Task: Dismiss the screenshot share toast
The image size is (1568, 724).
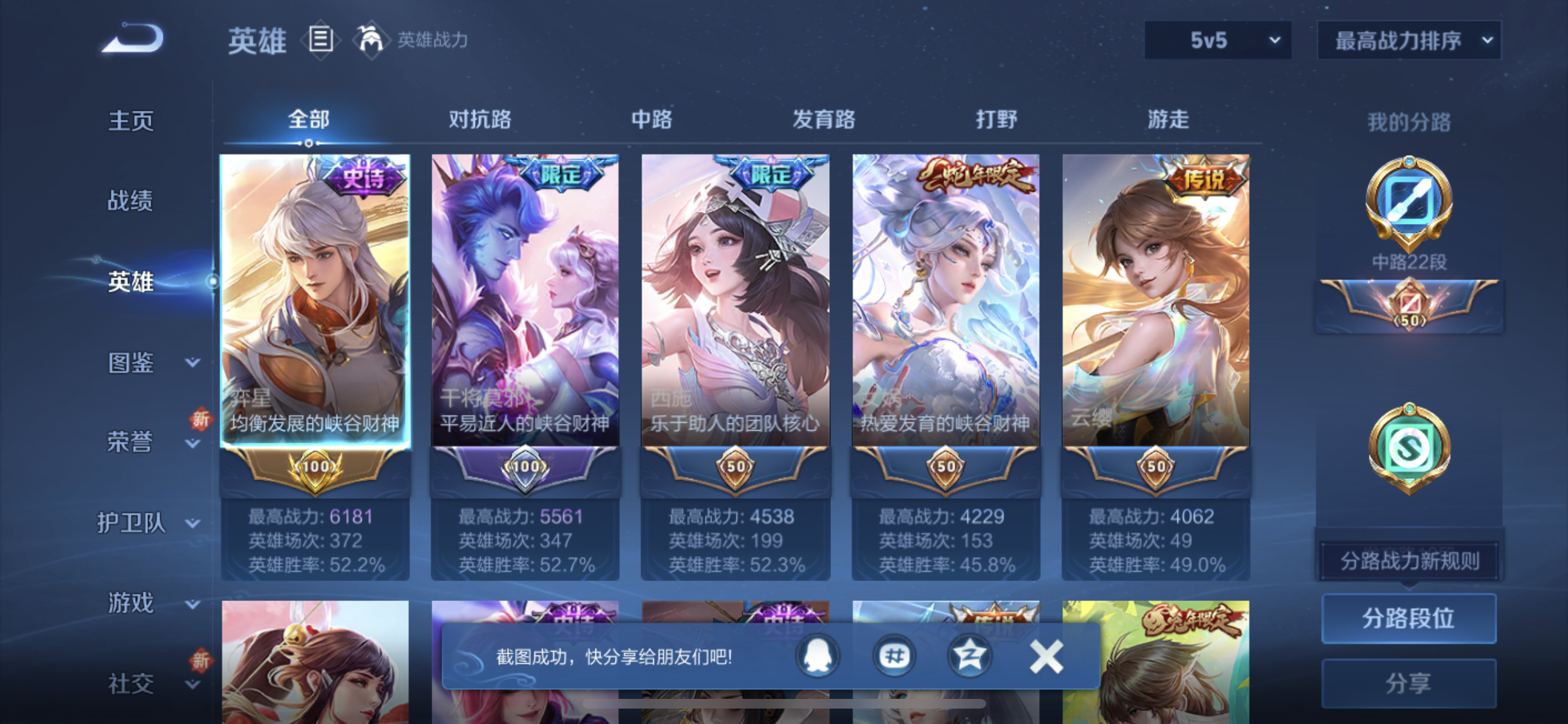Action: click(1047, 656)
